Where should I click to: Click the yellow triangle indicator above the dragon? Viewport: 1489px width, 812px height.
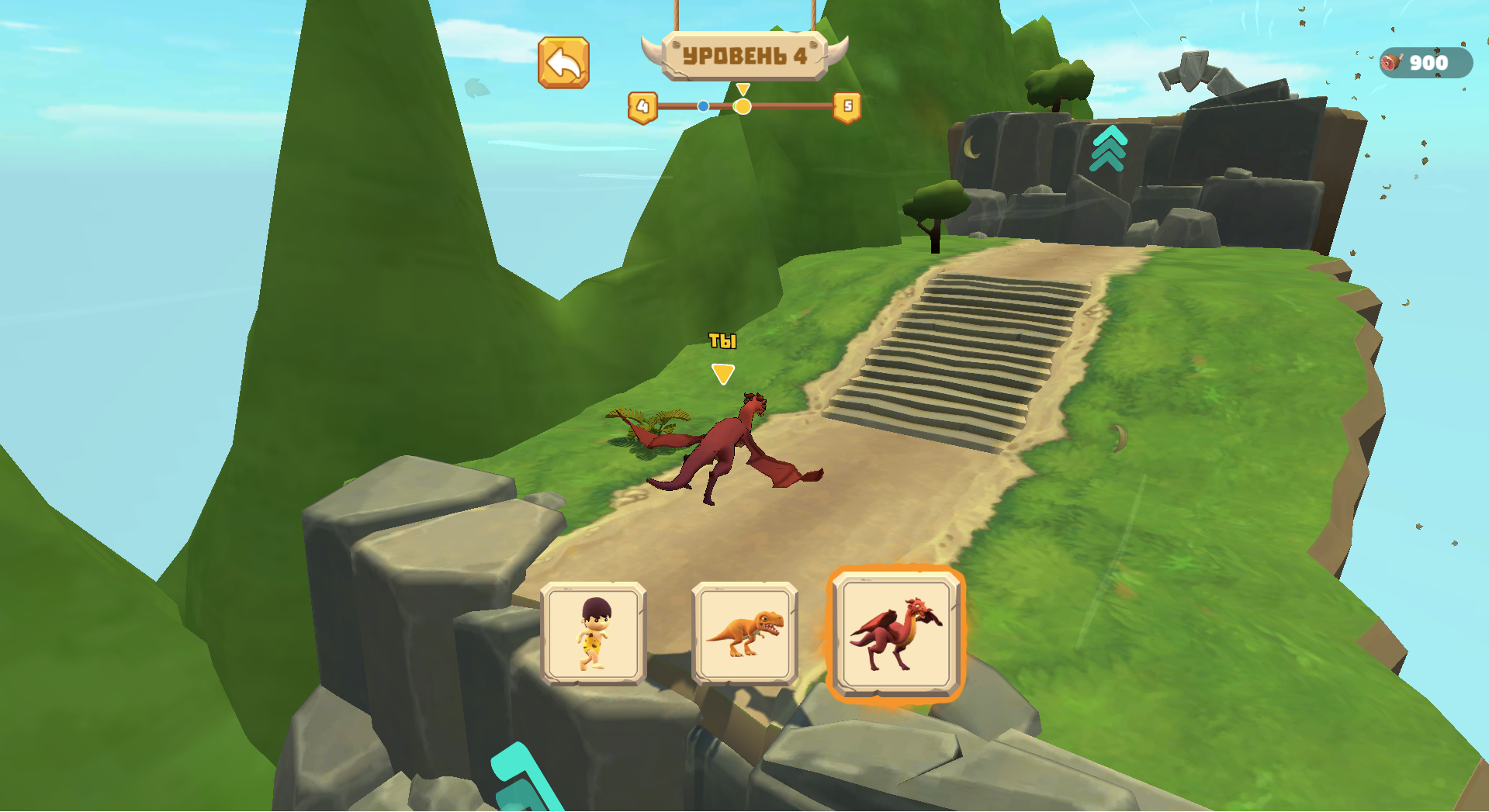(722, 375)
